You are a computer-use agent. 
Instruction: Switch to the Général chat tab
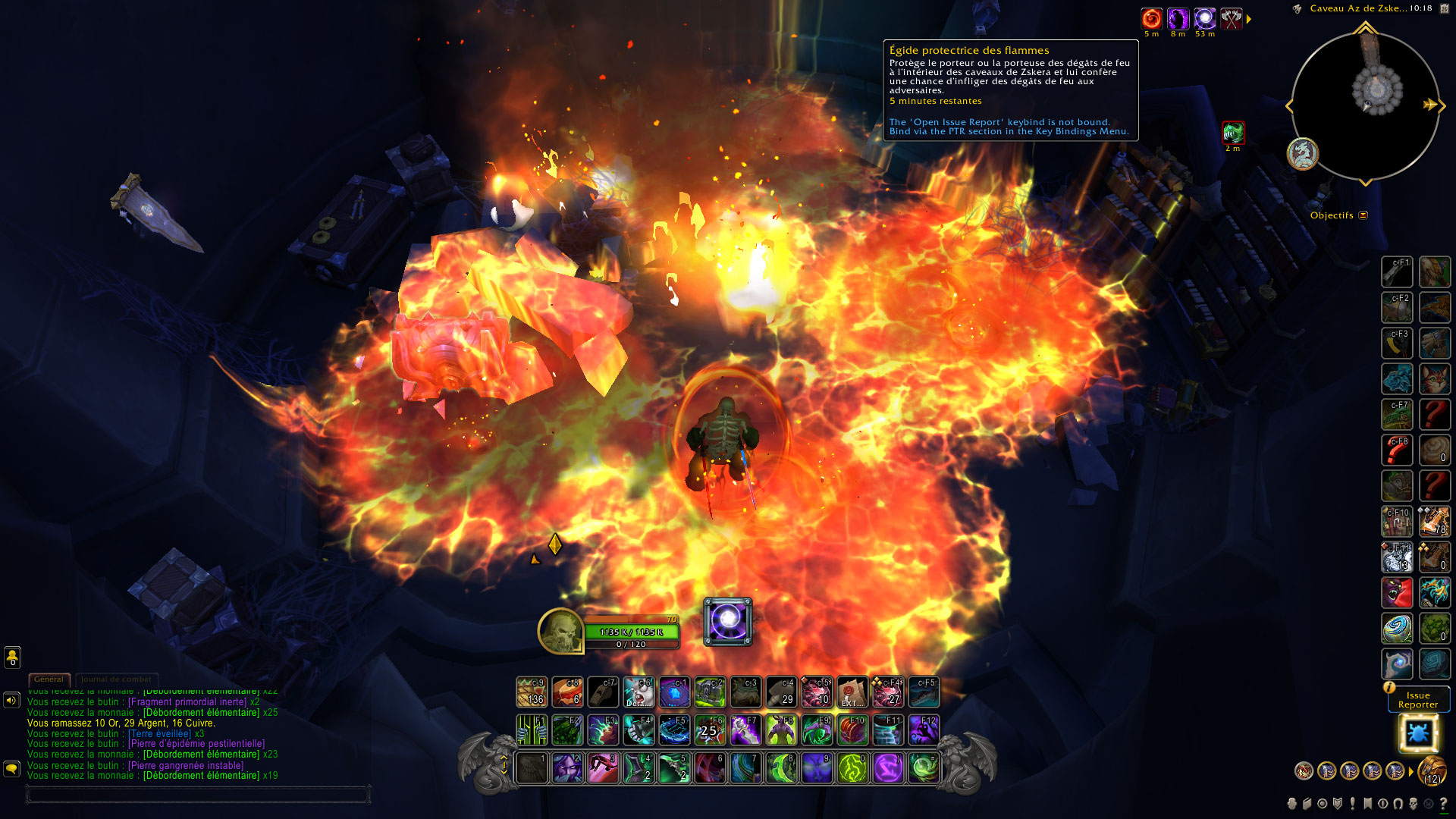(49, 679)
